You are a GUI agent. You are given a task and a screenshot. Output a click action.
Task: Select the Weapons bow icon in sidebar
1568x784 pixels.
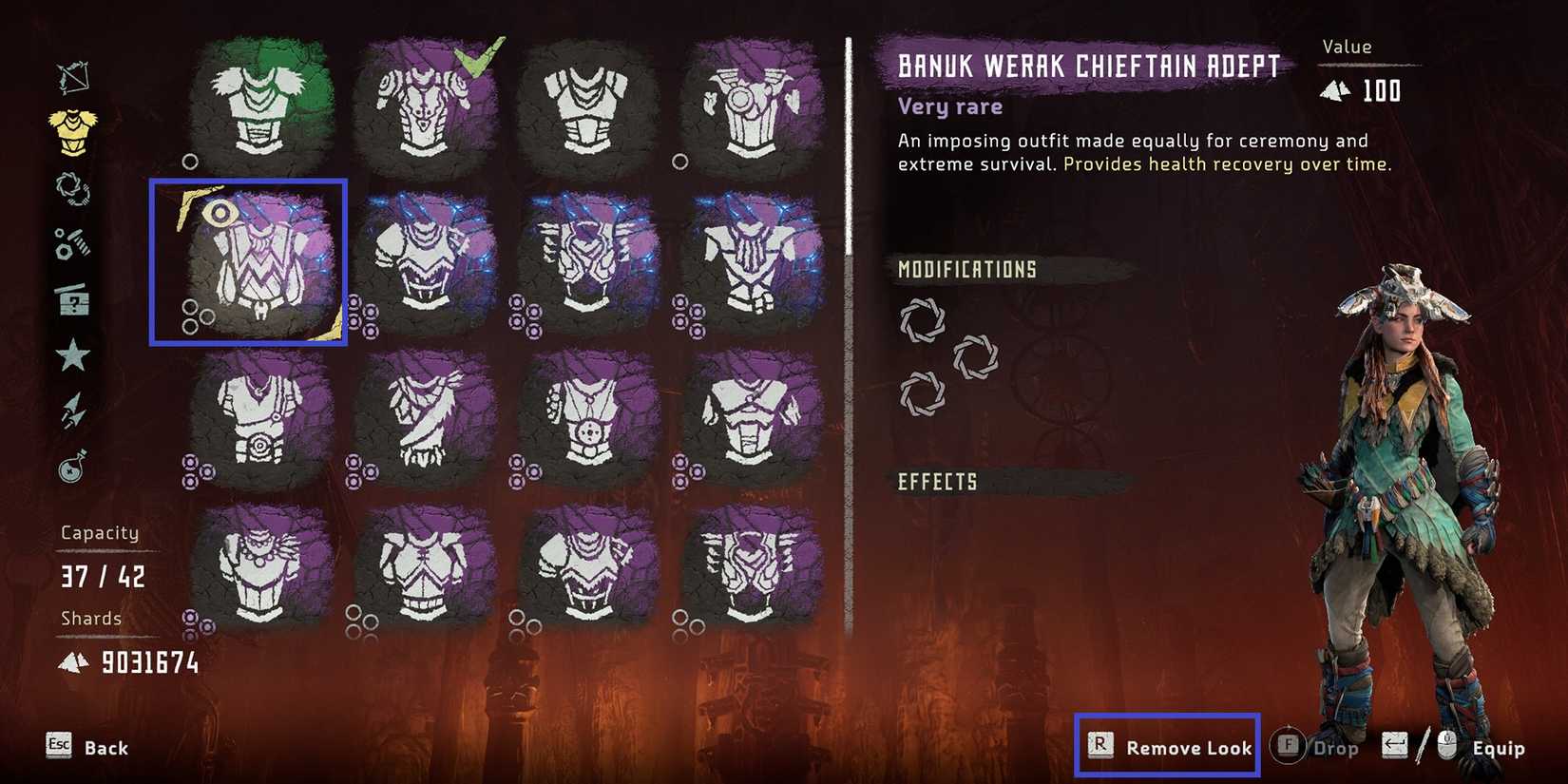(x=76, y=78)
